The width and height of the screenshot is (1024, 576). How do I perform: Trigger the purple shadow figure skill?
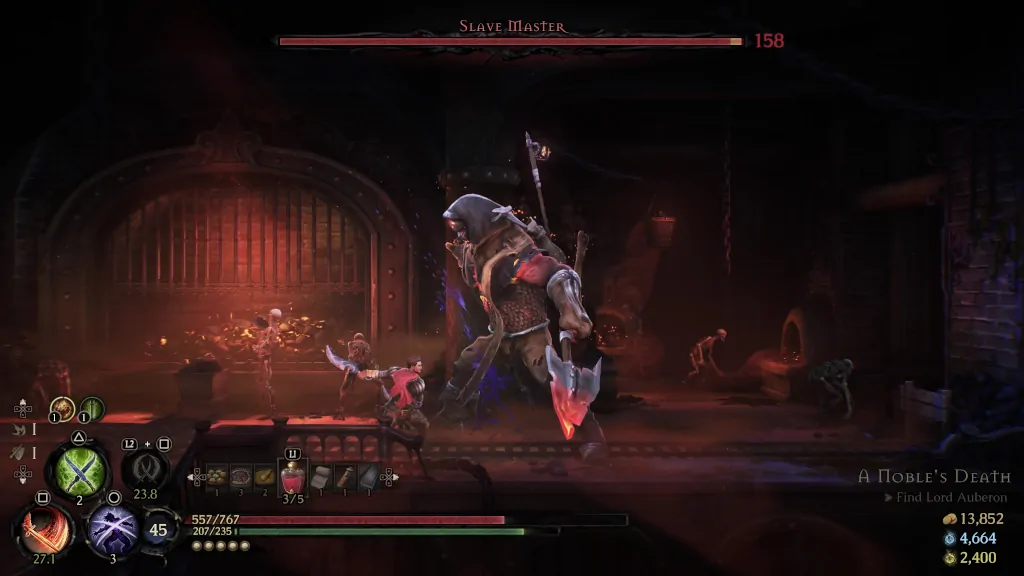pyautogui.click(x=112, y=528)
